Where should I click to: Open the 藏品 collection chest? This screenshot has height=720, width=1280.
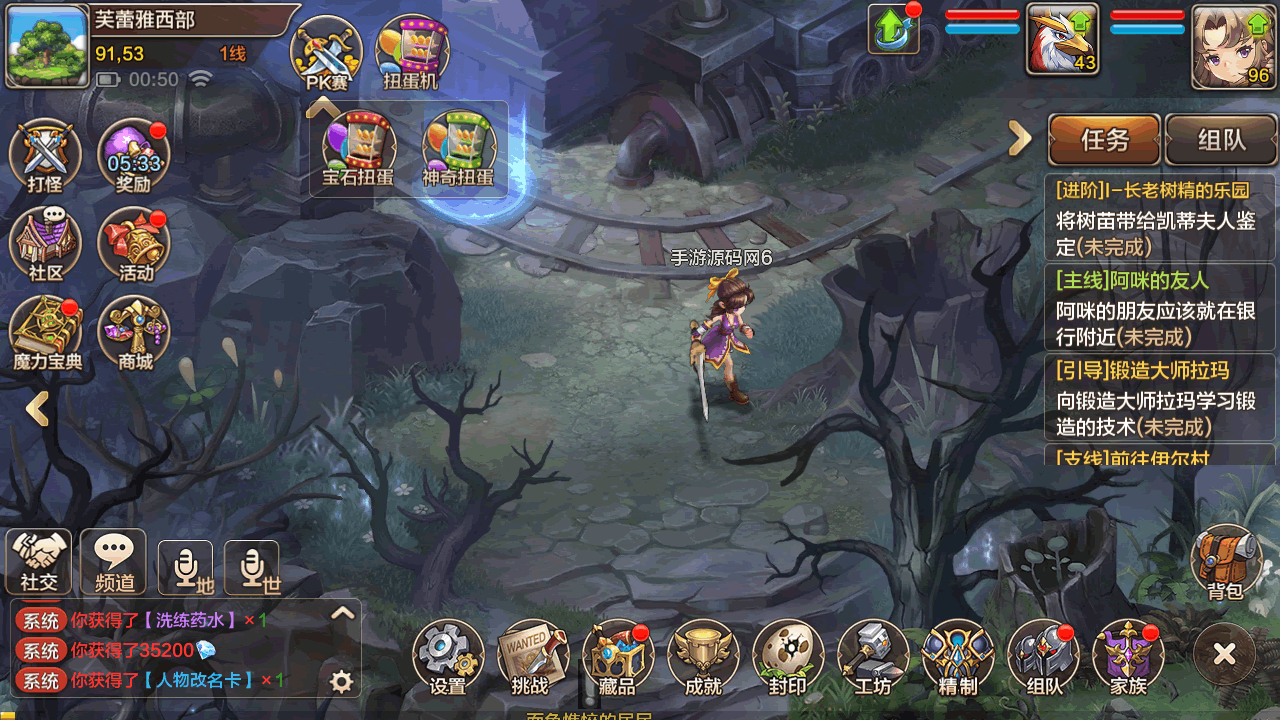(x=617, y=656)
